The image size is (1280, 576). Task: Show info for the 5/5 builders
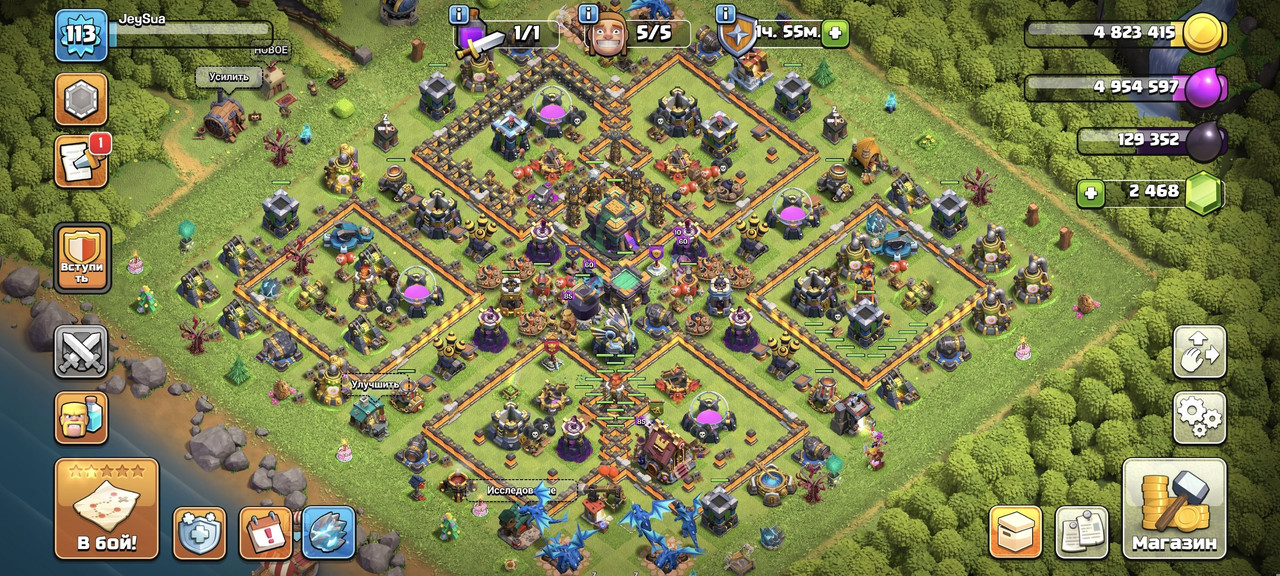coord(588,15)
